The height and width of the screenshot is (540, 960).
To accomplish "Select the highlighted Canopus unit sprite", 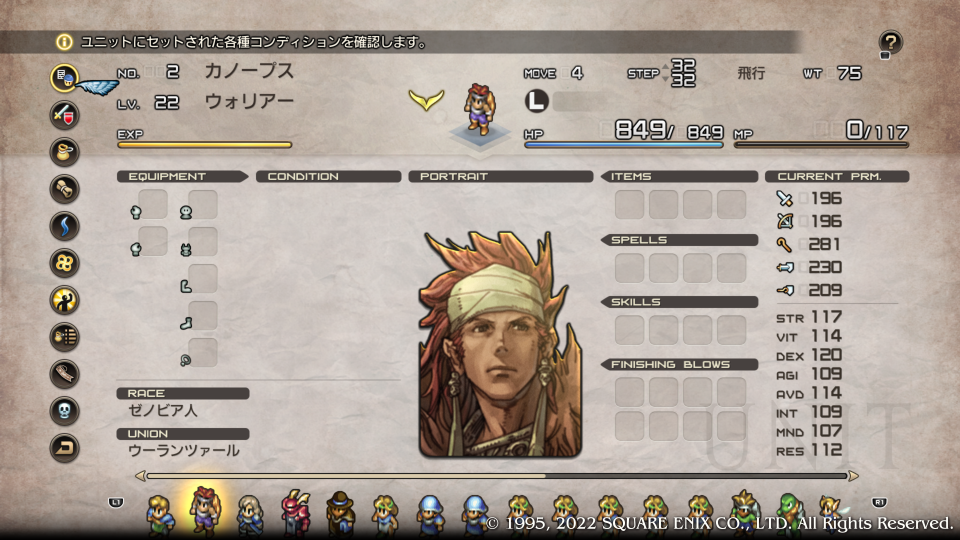I will coord(205,510).
